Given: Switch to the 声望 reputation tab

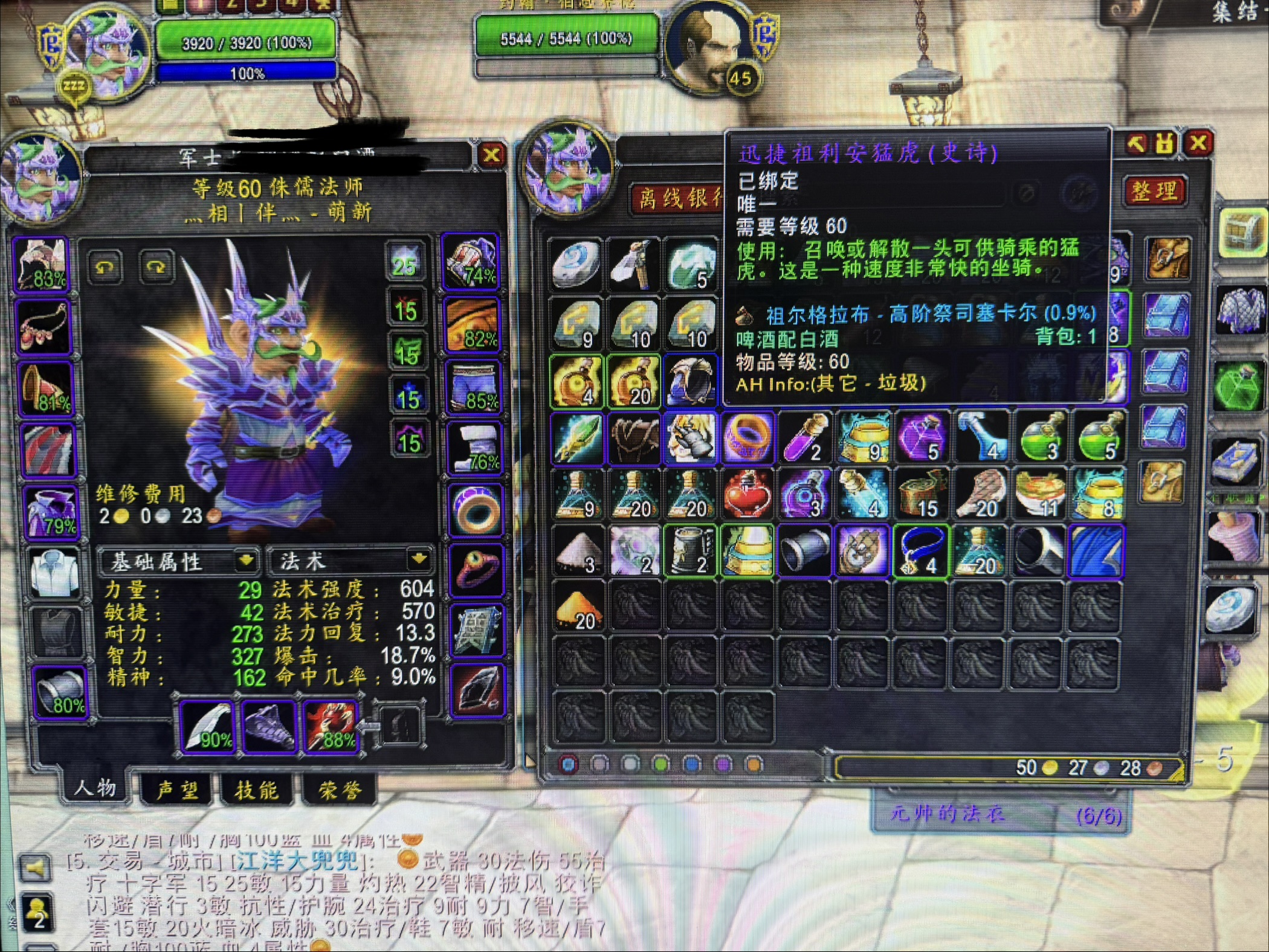Looking at the screenshot, I should click(176, 790).
